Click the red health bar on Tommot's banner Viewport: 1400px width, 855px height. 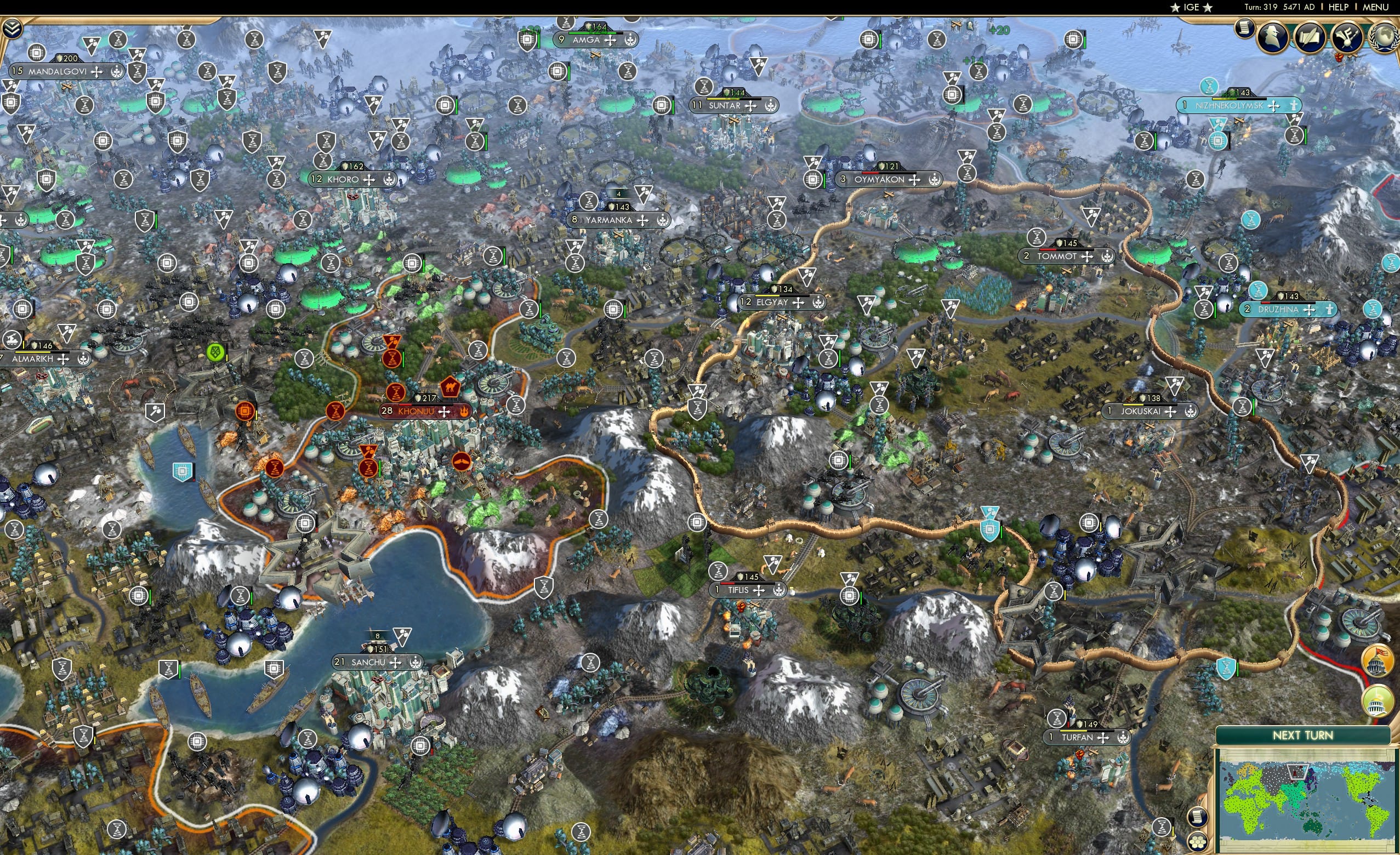pos(1047,250)
